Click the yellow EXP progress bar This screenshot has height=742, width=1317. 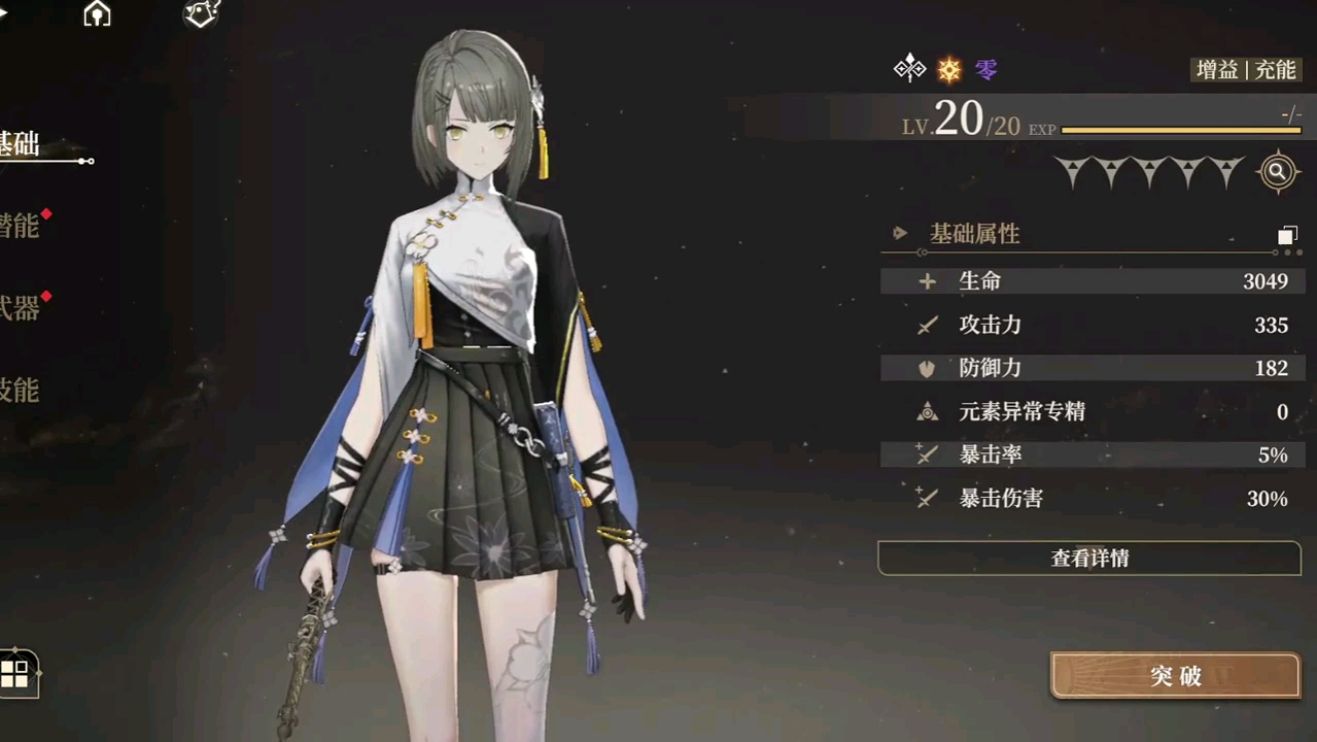pyautogui.click(x=1180, y=128)
